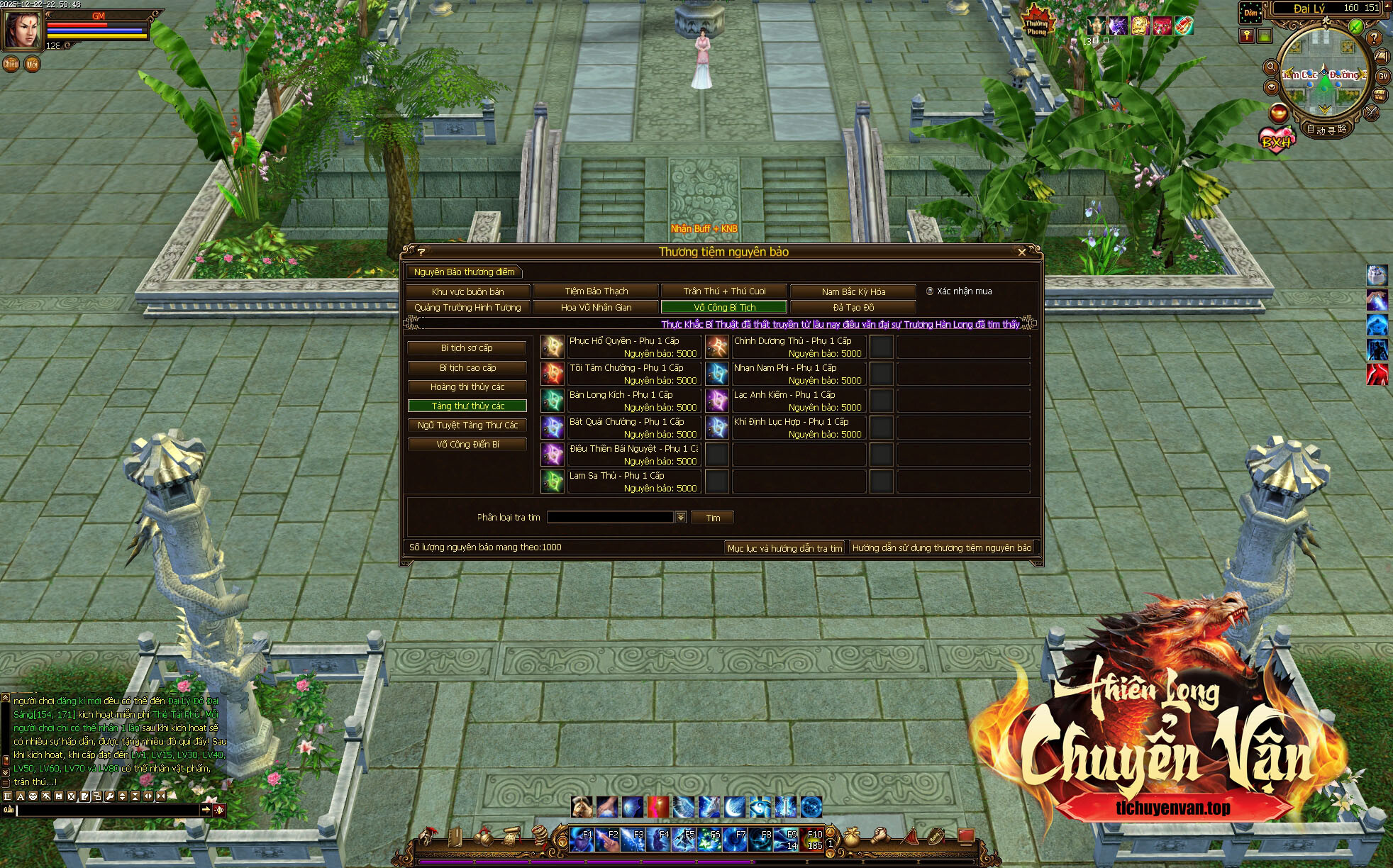The height and width of the screenshot is (868, 1393).
Task: Show the Hoa Vũ Nhân Gian tab
Action: click(596, 308)
